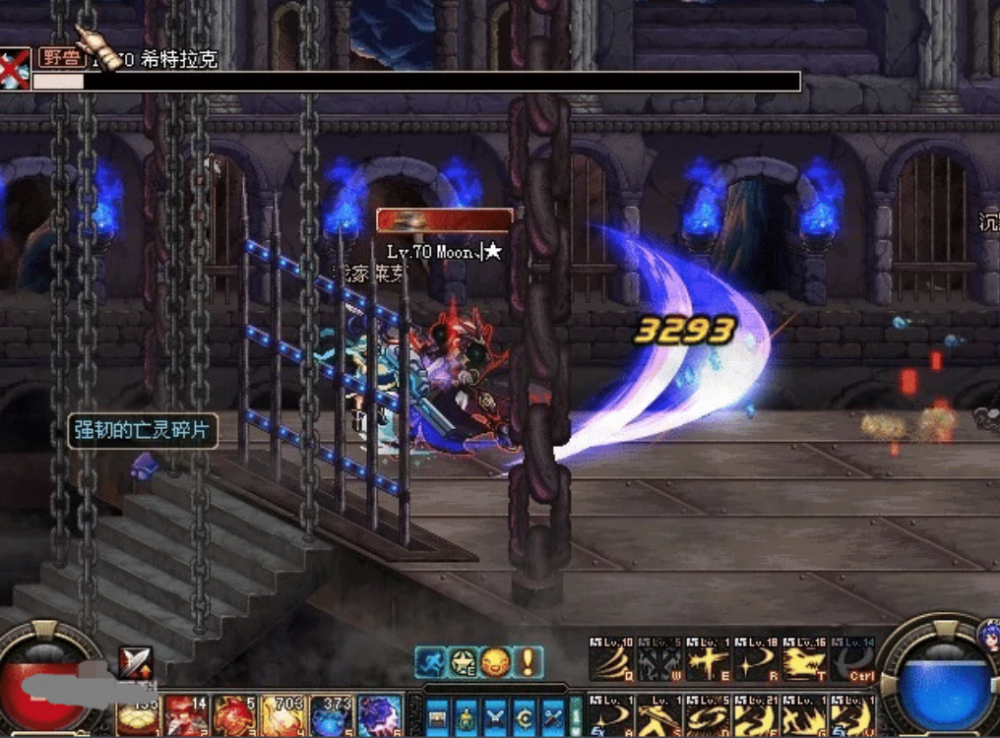
Task: Activate the Lv.18 crescent slash skill on R
Action: click(756, 659)
